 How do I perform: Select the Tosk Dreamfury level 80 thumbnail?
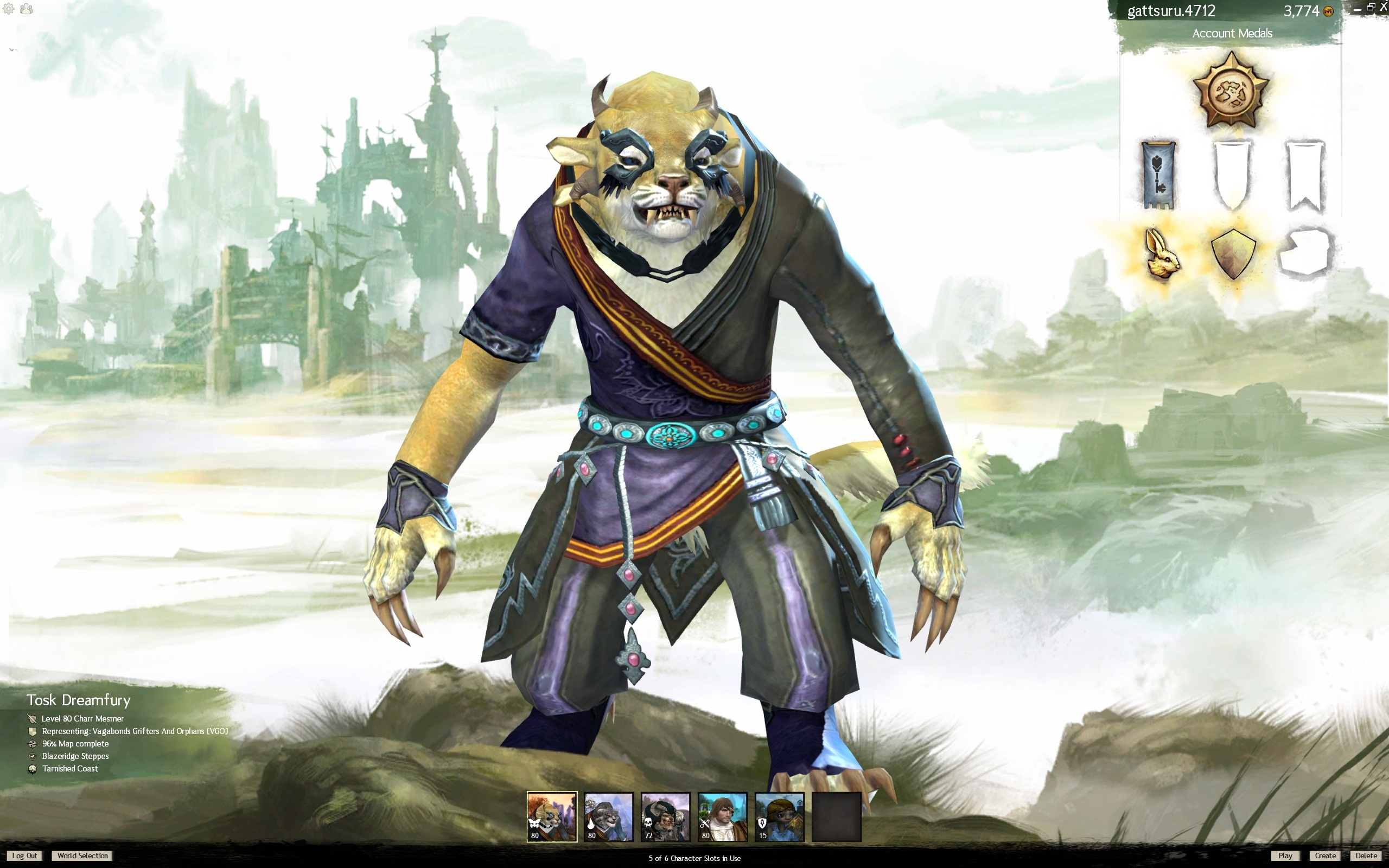pos(552,816)
